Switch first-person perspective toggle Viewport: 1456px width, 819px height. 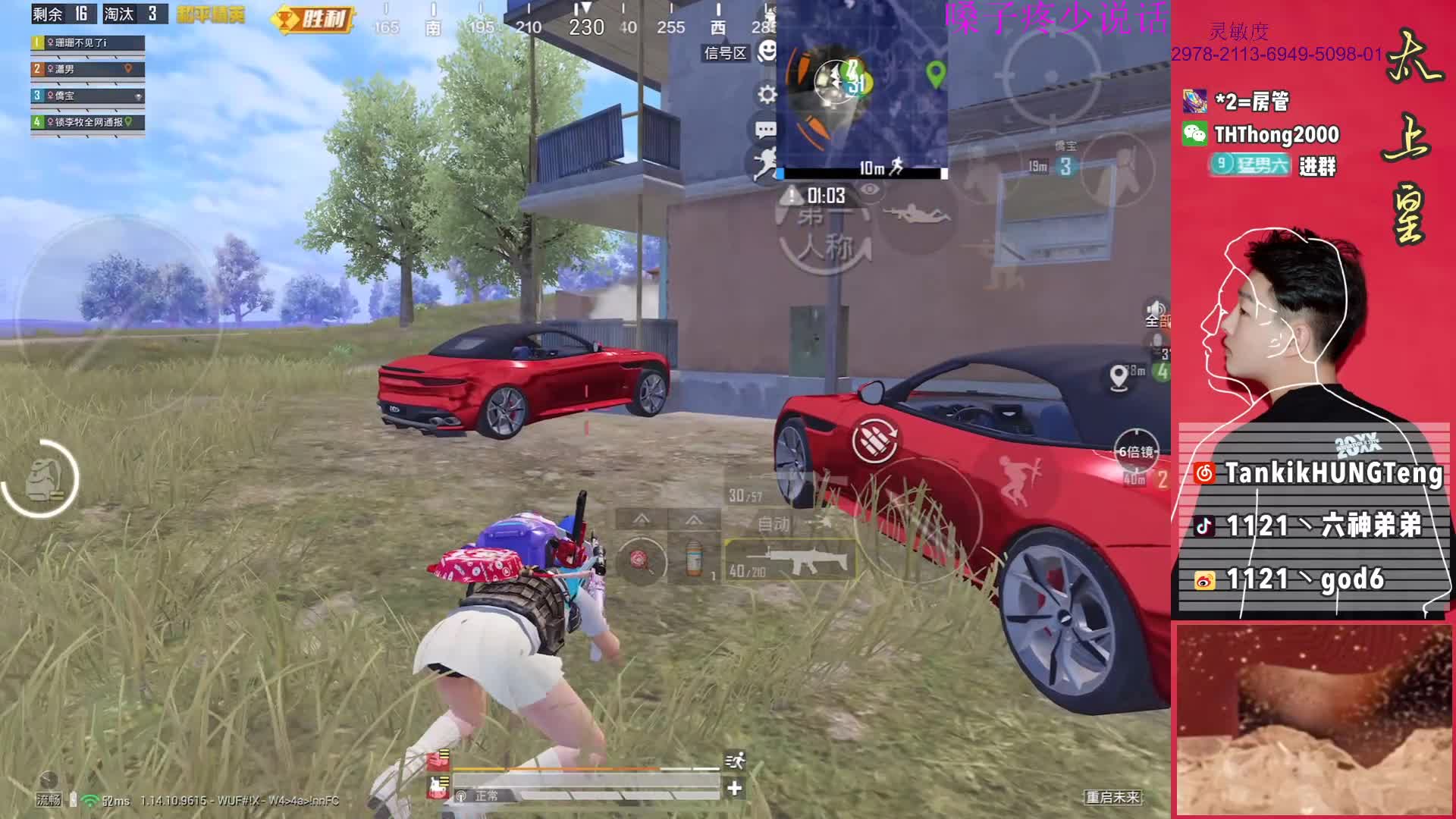826,235
